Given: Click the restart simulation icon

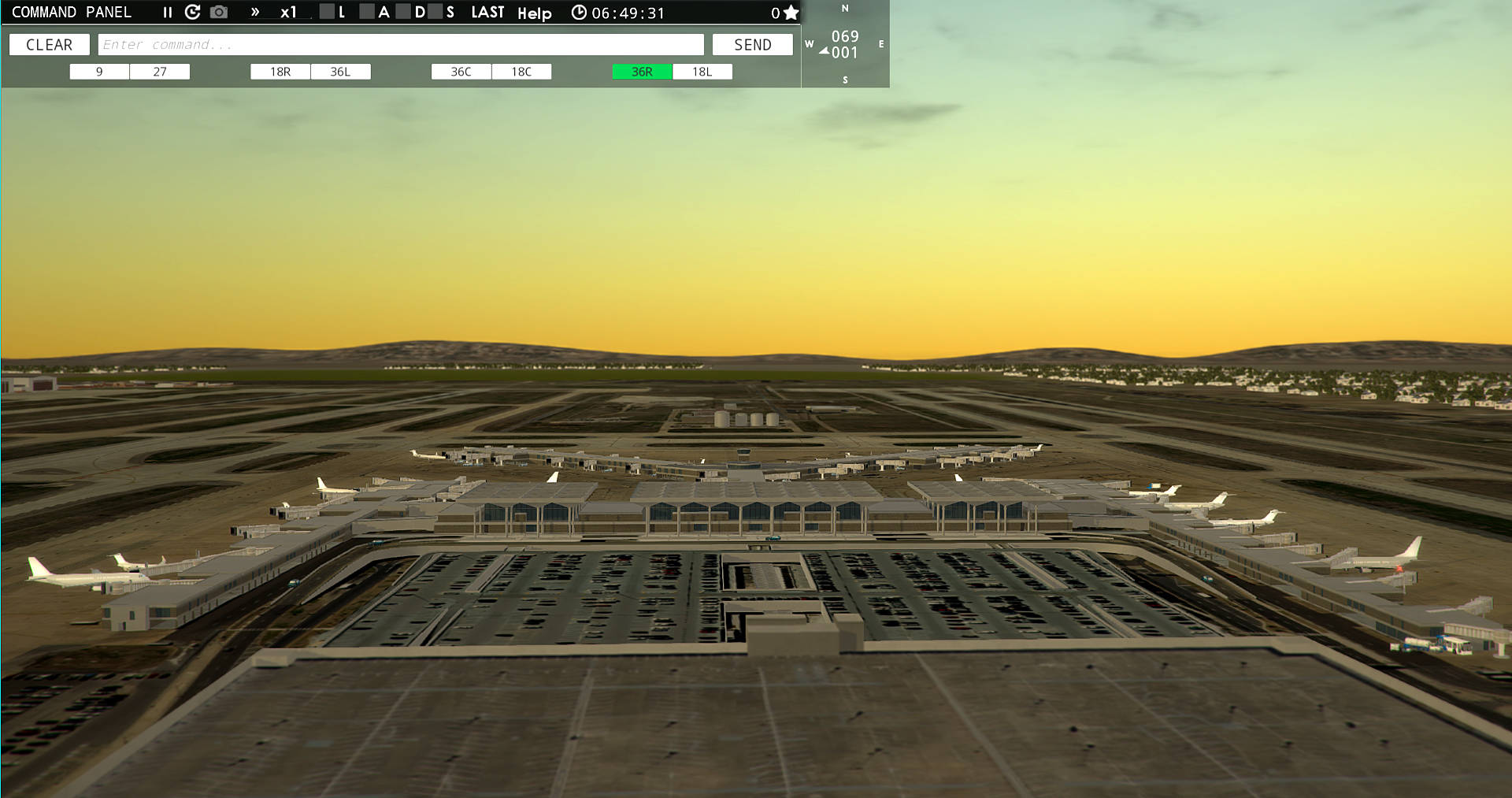Looking at the screenshot, I should click(x=191, y=12).
